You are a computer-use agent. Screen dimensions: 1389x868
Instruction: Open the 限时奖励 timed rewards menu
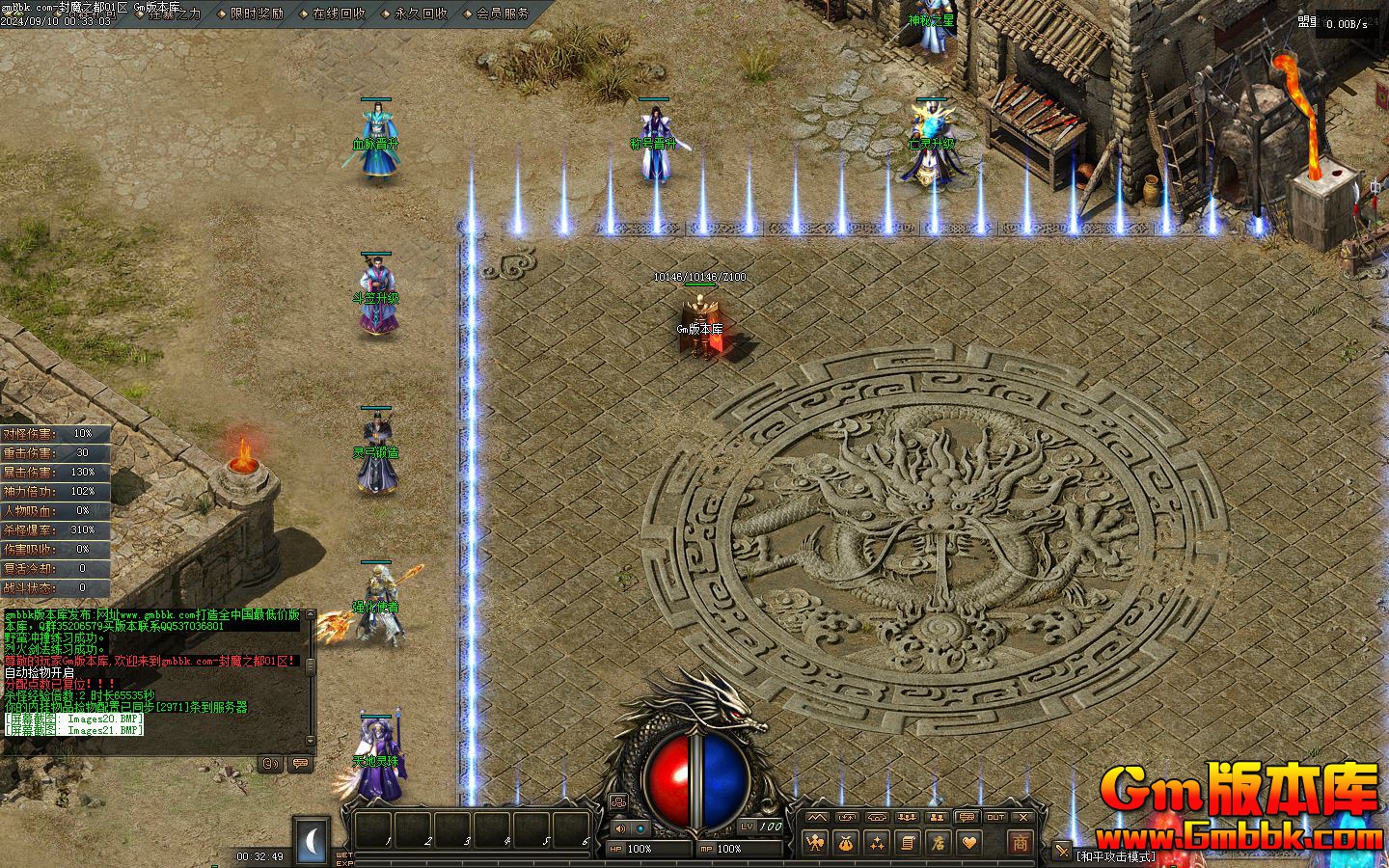[257, 14]
